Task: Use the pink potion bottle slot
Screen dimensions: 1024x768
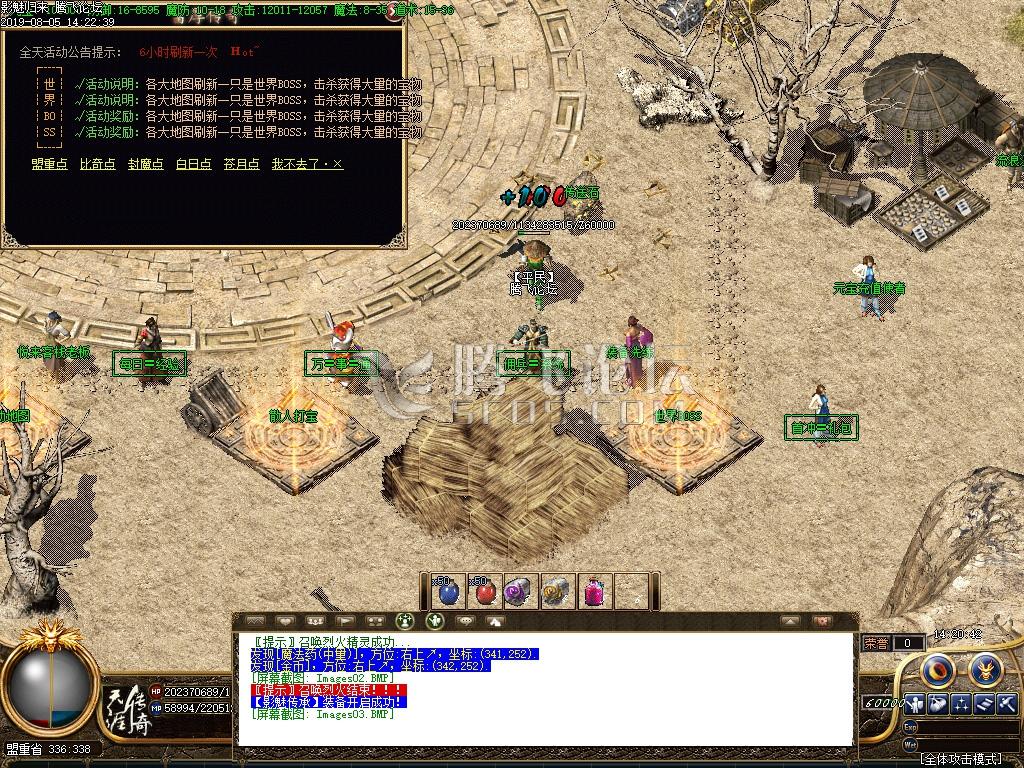Action: click(x=594, y=592)
